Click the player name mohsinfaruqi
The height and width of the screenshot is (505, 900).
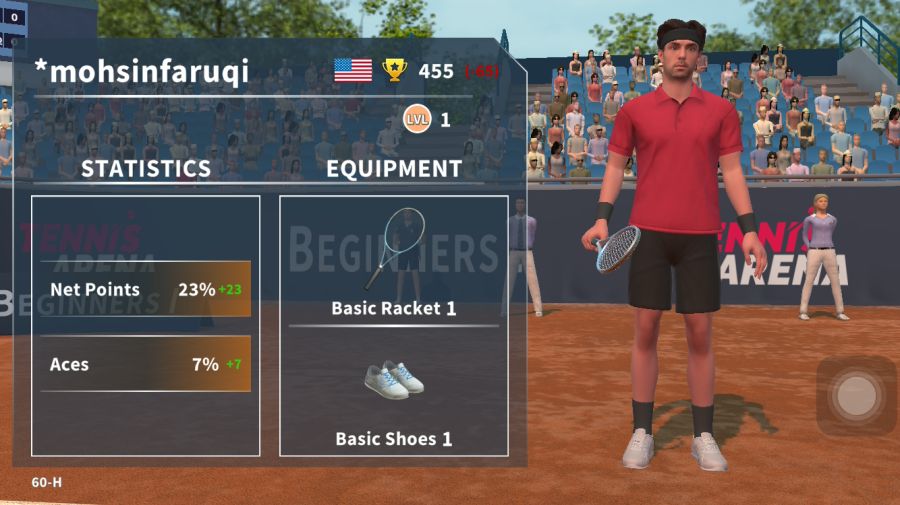pyautogui.click(x=142, y=71)
